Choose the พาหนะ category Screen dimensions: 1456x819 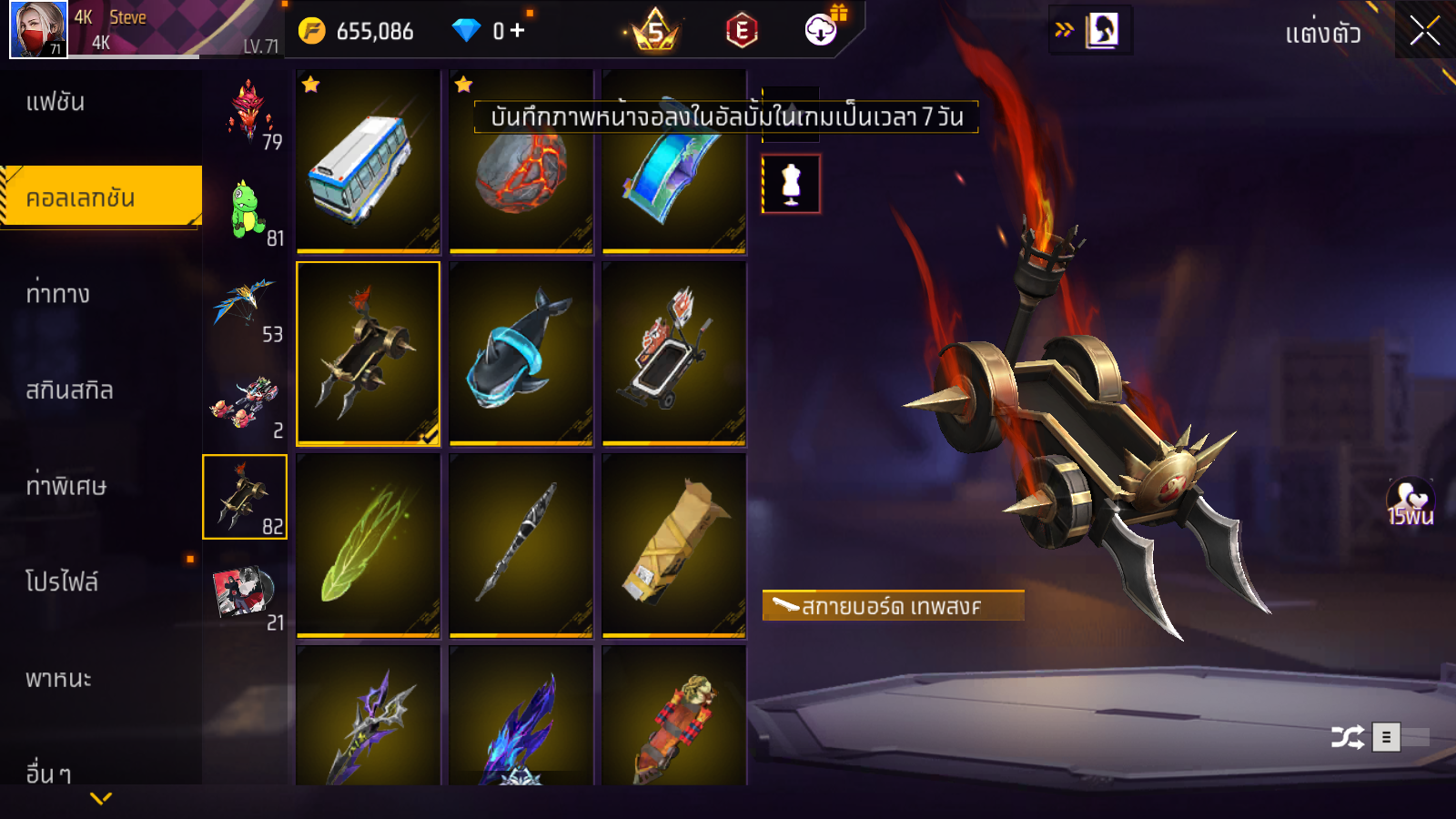point(58,679)
